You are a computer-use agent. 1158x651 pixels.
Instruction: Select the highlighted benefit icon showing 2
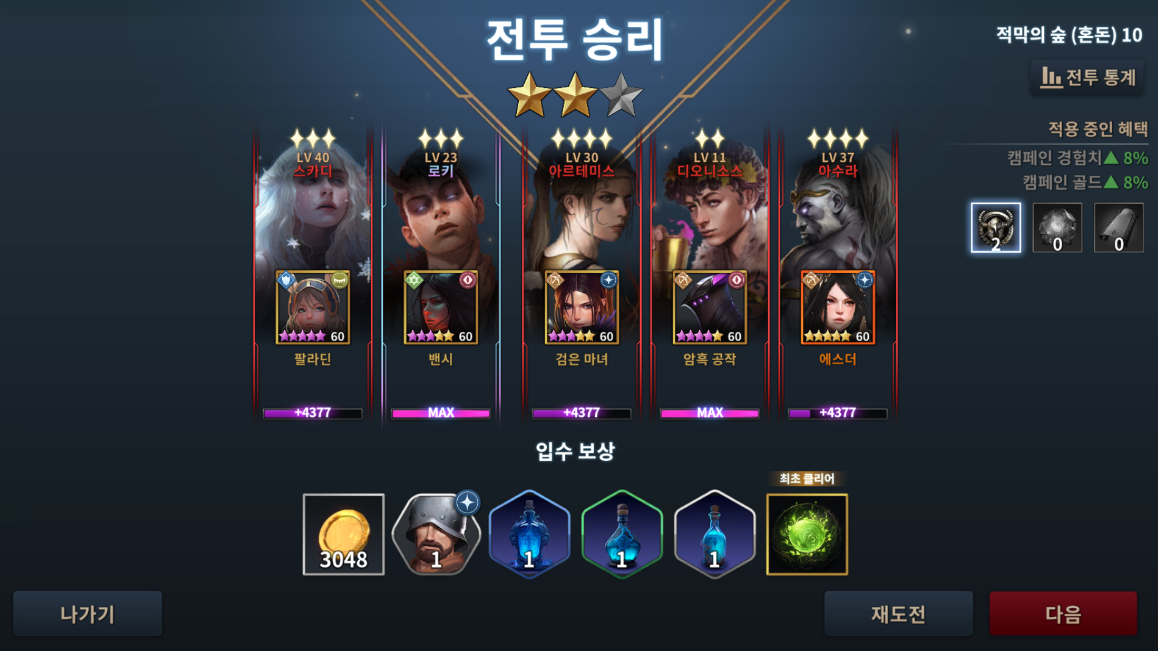[996, 228]
